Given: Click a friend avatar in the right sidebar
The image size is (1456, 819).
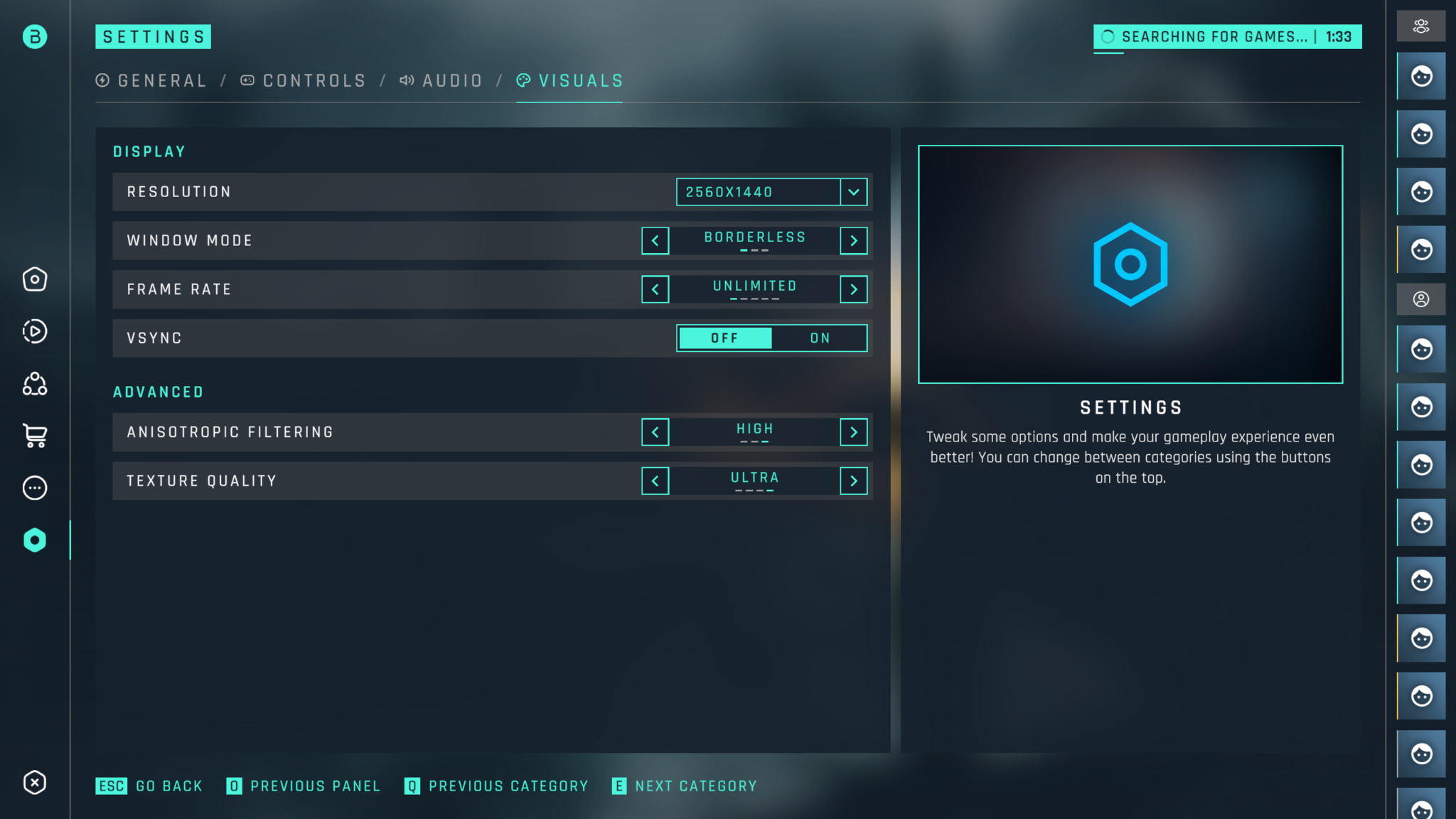Looking at the screenshot, I should [1421, 76].
